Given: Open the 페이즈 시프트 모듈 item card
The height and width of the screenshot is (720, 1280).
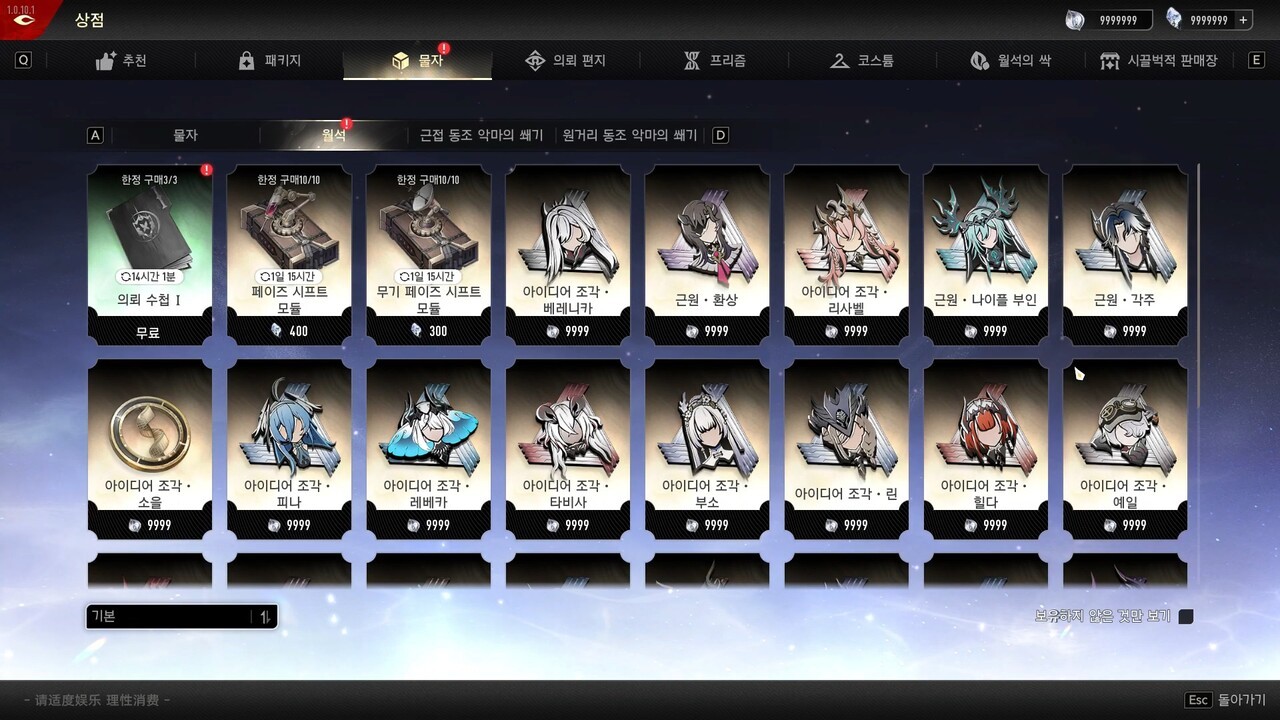Looking at the screenshot, I should coord(288,250).
